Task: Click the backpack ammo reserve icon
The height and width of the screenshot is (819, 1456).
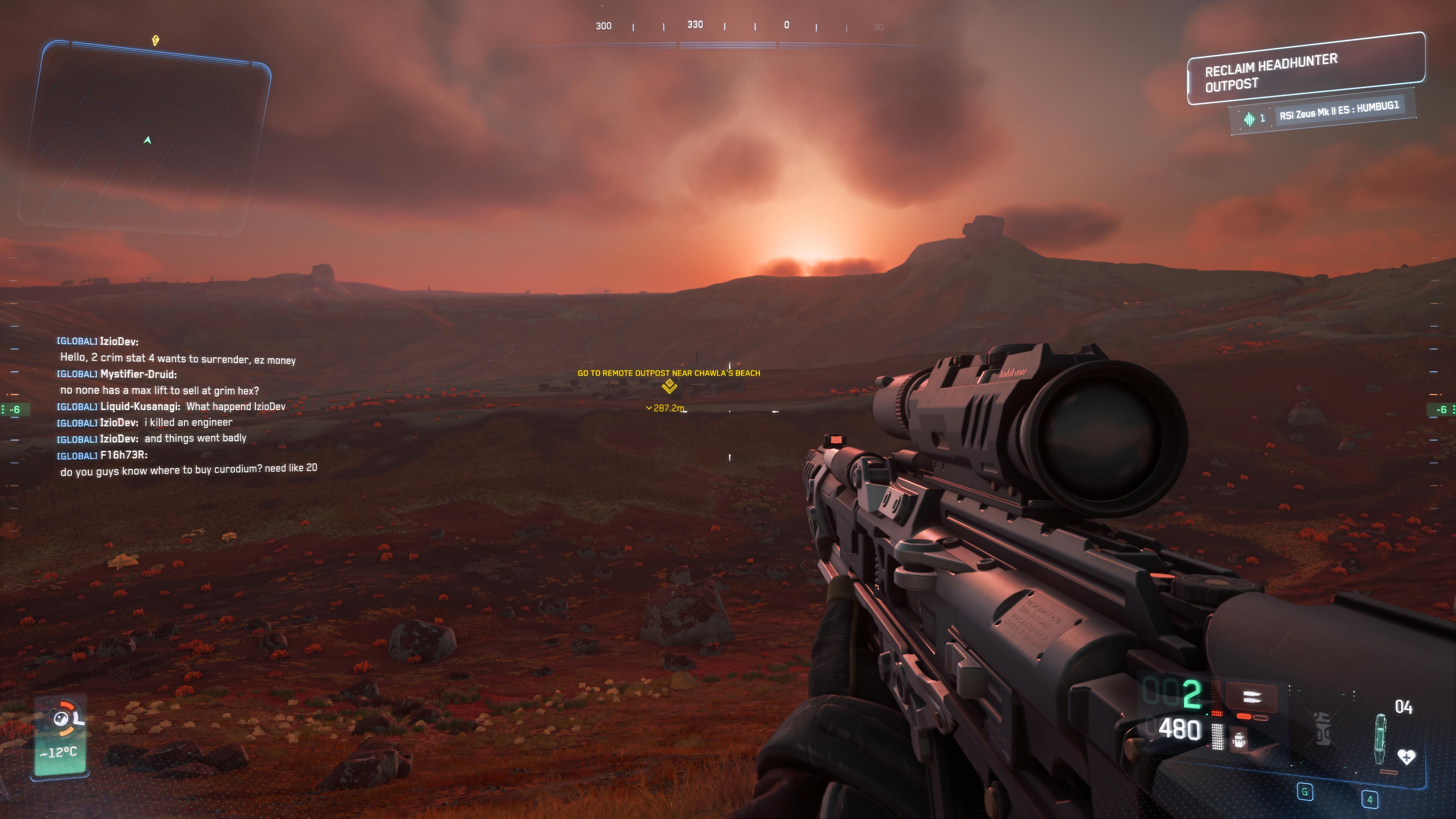Action: pyautogui.click(x=1239, y=739)
